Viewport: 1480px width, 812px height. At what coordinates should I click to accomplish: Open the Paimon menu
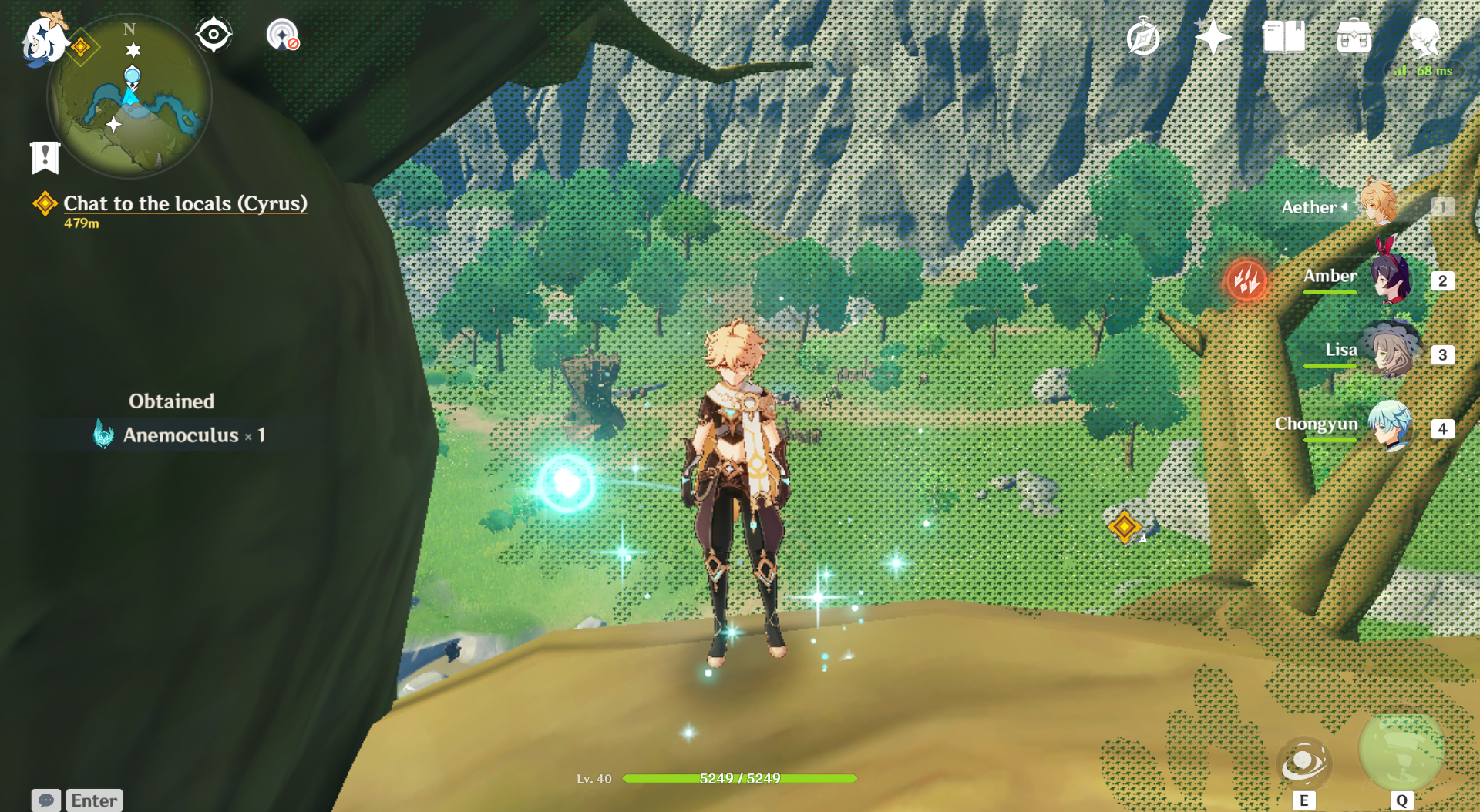click(x=42, y=39)
